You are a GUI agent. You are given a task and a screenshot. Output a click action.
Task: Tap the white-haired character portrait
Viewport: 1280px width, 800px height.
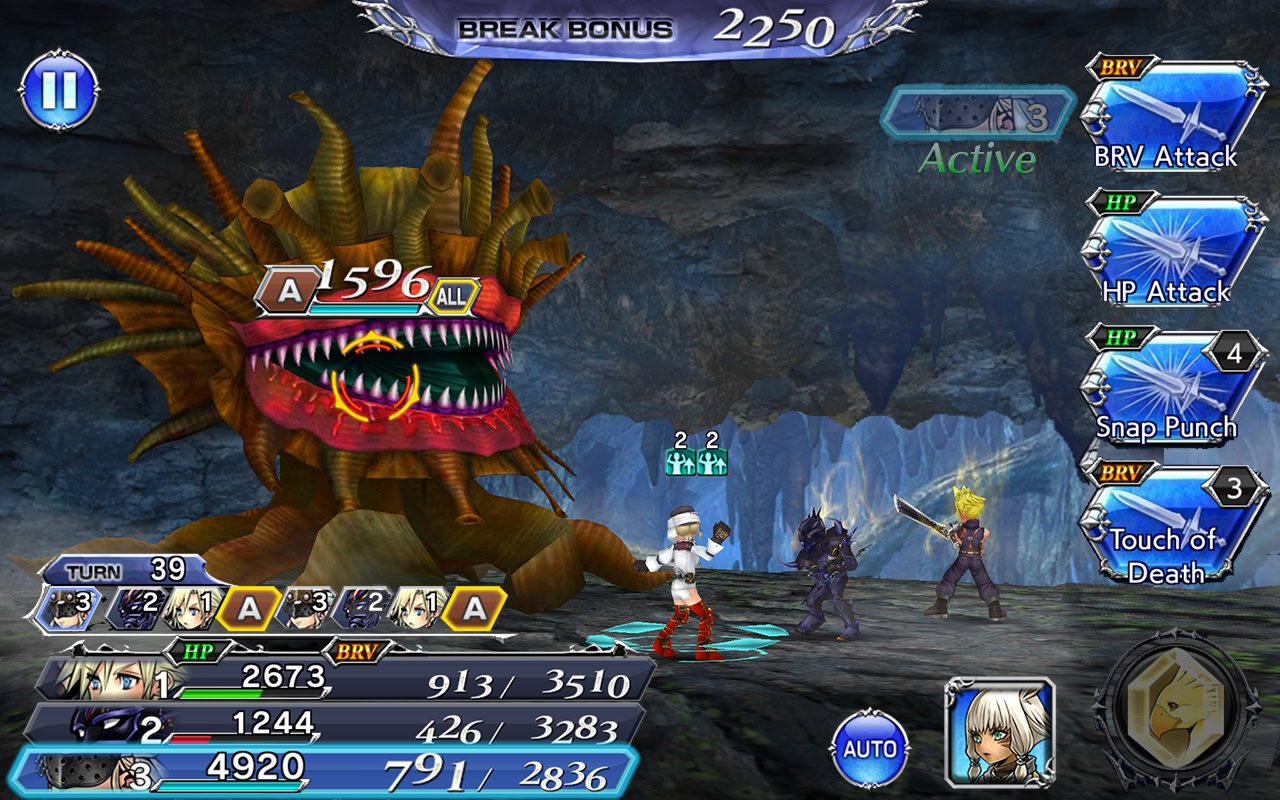coord(1000,732)
